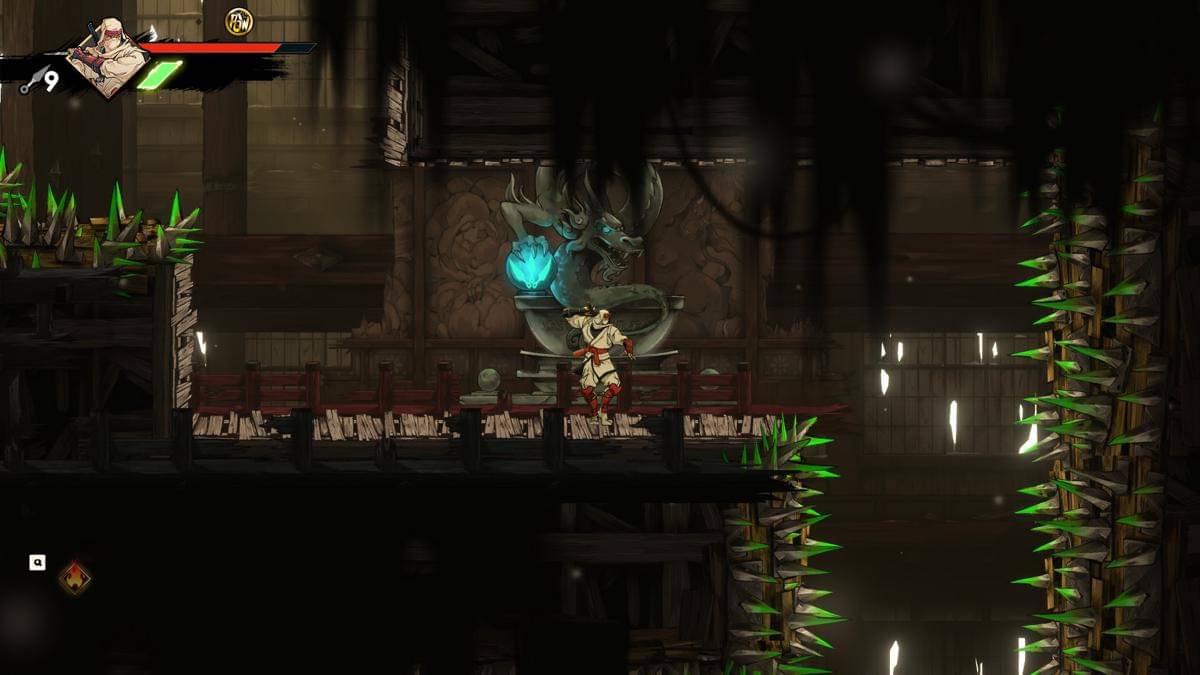Screen dimensions: 1200x675
Task: Click the ninja character portrait
Action: pyautogui.click(x=103, y=59)
